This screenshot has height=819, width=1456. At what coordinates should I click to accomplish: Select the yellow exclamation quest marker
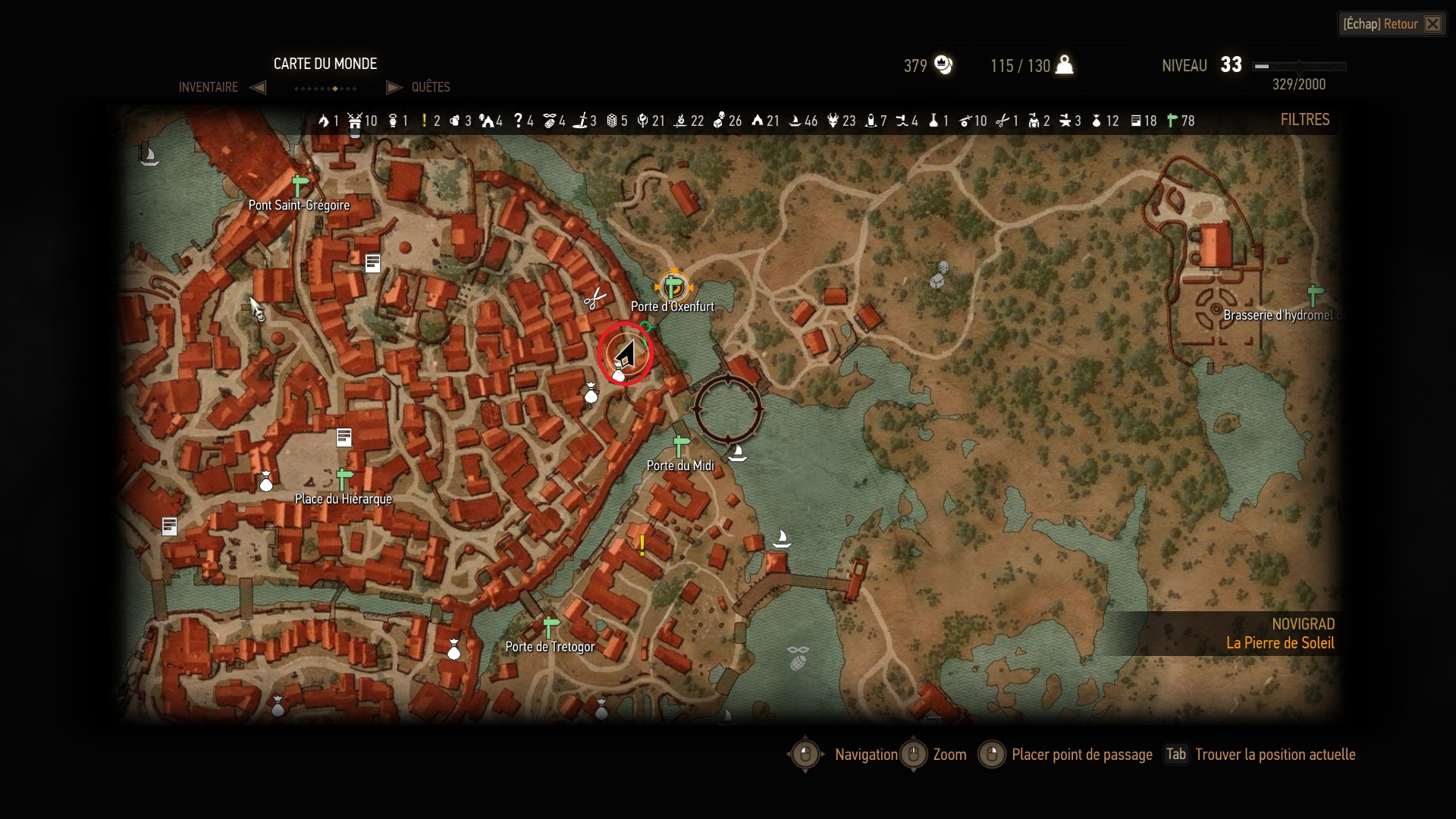coord(642,544)
